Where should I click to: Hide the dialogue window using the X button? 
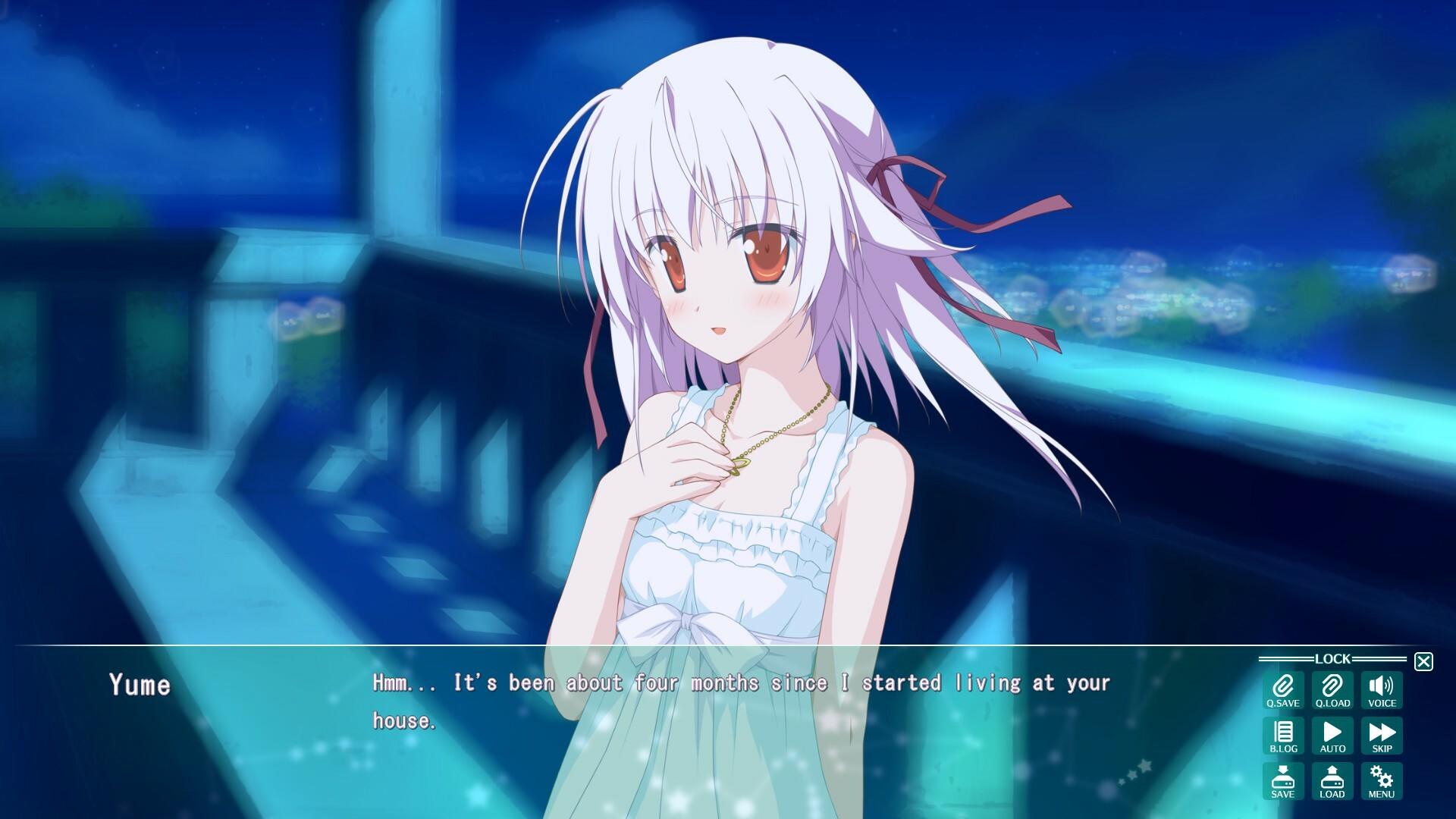pyautogui.click(x=1424, y=661)
